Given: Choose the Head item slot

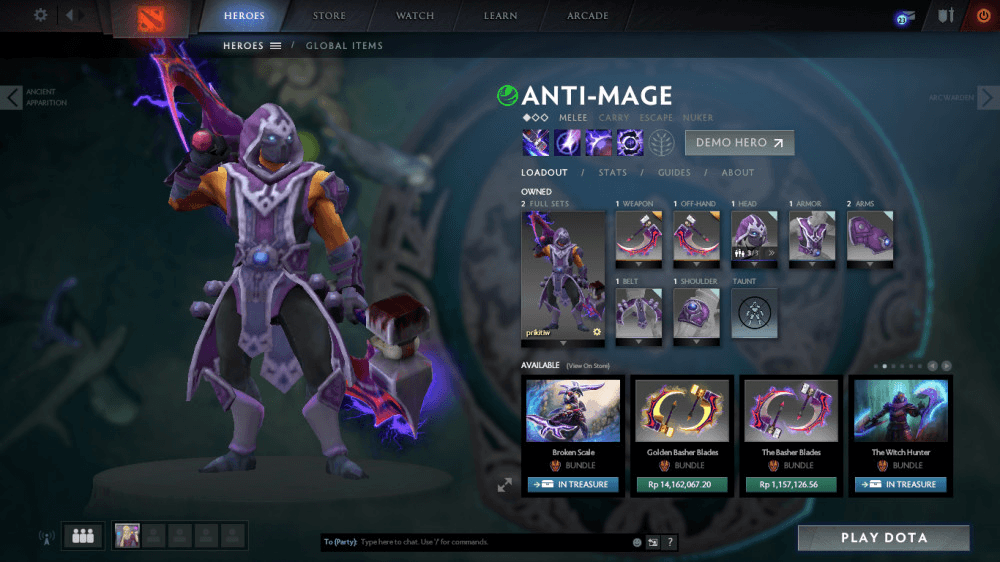Looking at the screenshot, I should pyautogui.click(x=754, y=237).
